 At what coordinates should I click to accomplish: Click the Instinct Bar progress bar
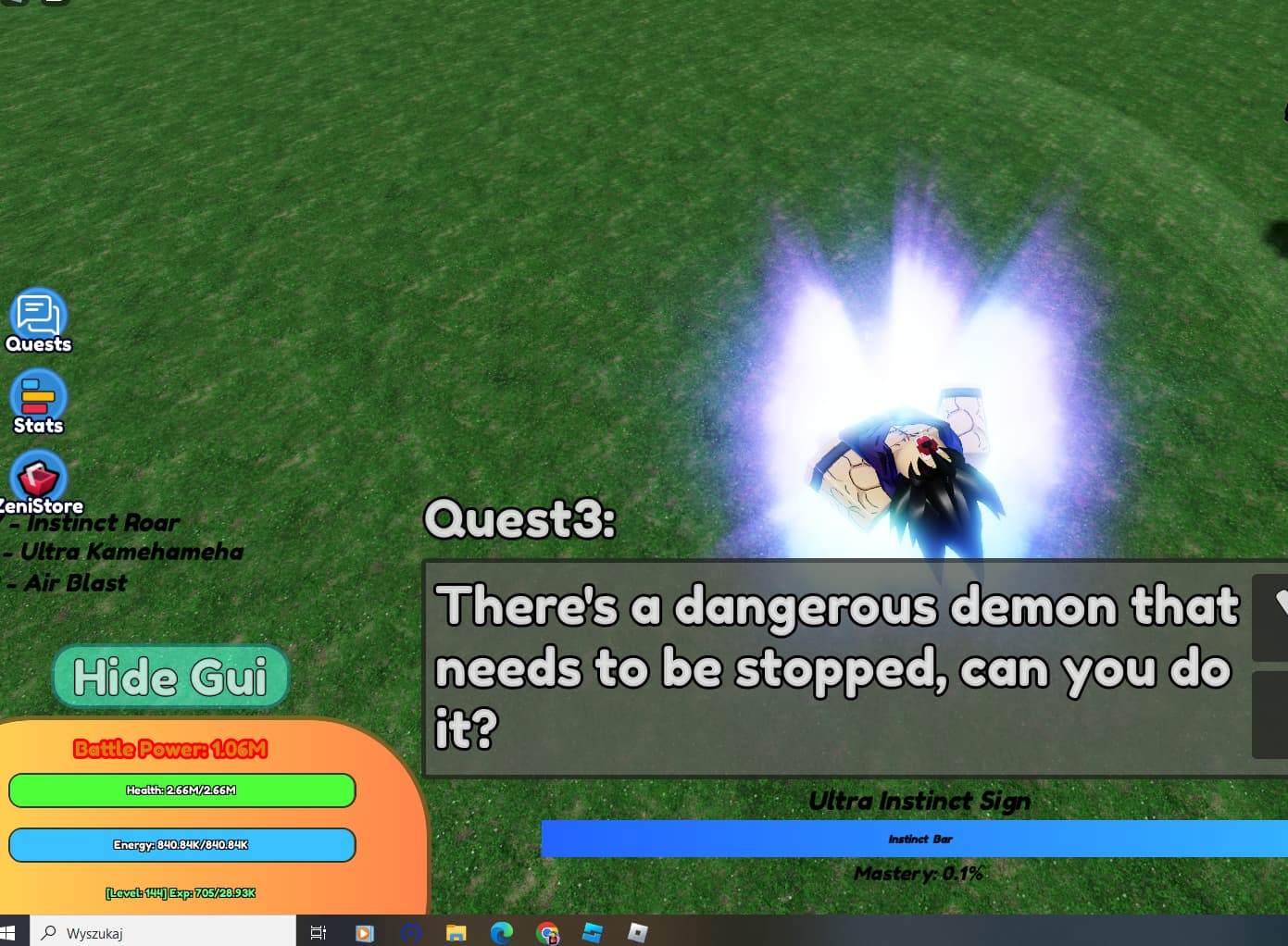[x=919, y=839]
